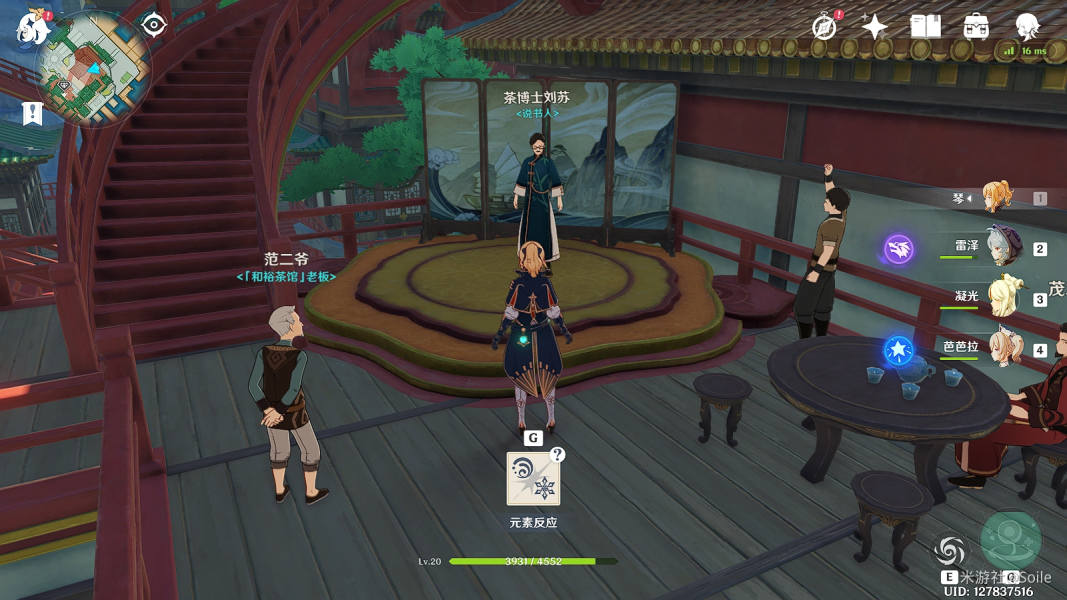Activate the swirling wind elemental skill
The height and width of the screenshot is (600, 1067).
coord(950,550)
